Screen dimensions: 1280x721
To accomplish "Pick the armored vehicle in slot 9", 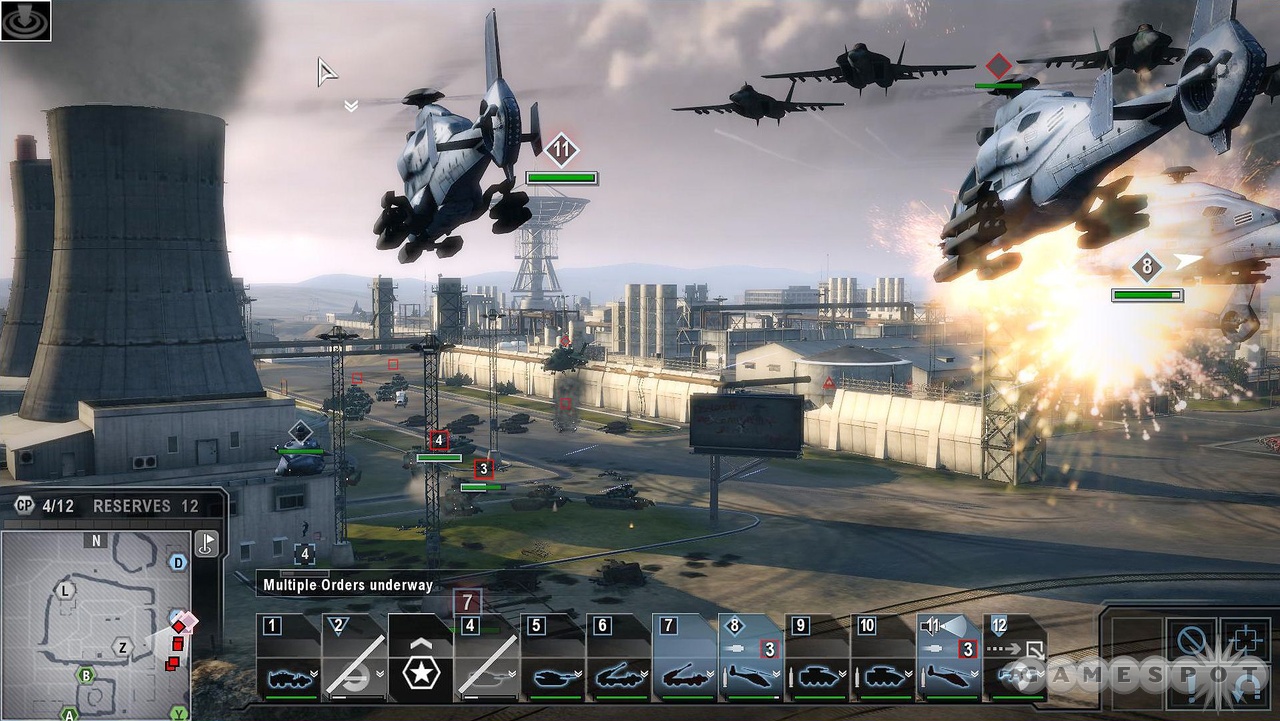I will [x=816, y=658].
